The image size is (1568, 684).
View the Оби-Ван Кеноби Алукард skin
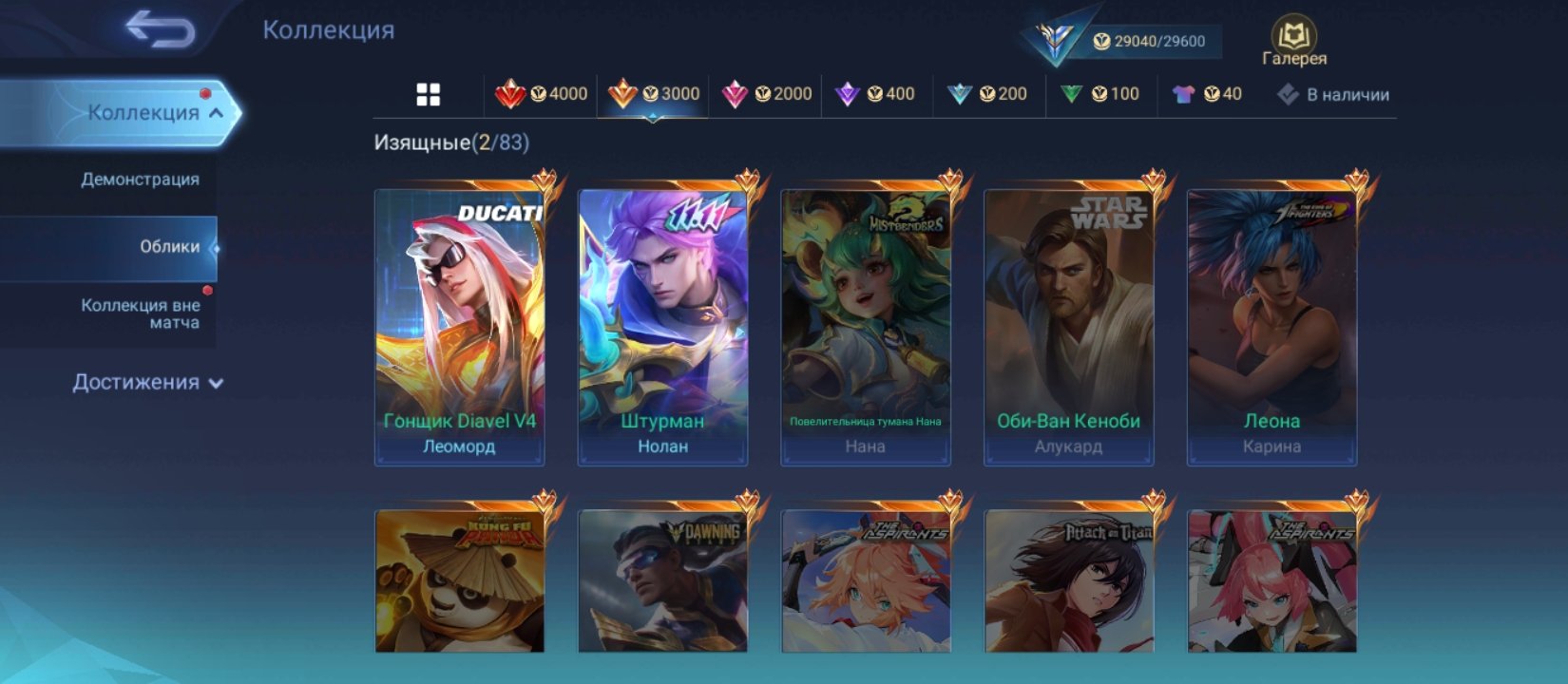point(1069,323)
